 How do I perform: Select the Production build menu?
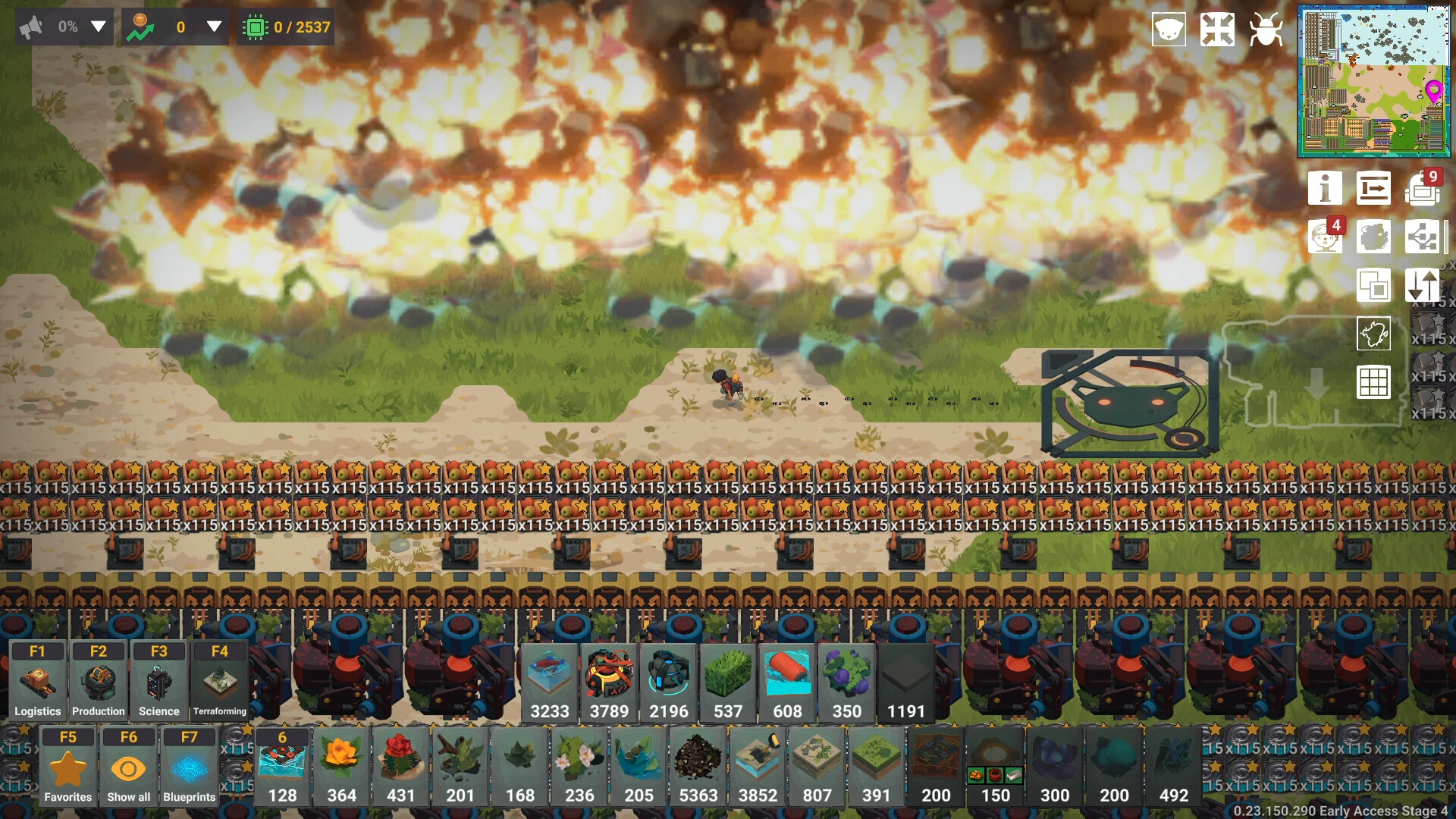(98, 680)
